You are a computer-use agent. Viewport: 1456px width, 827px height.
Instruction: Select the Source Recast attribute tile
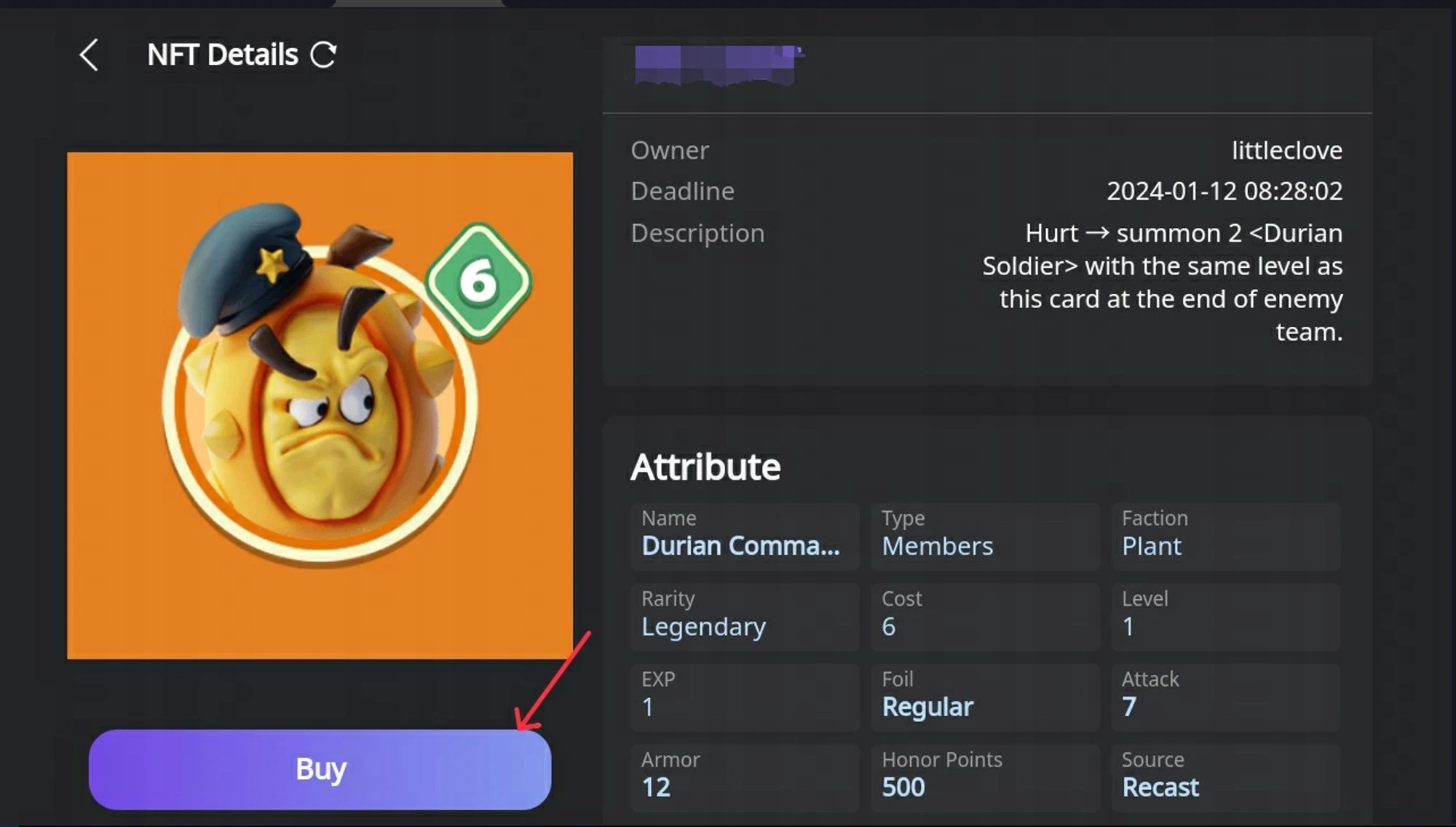(x=1225, y=776)
